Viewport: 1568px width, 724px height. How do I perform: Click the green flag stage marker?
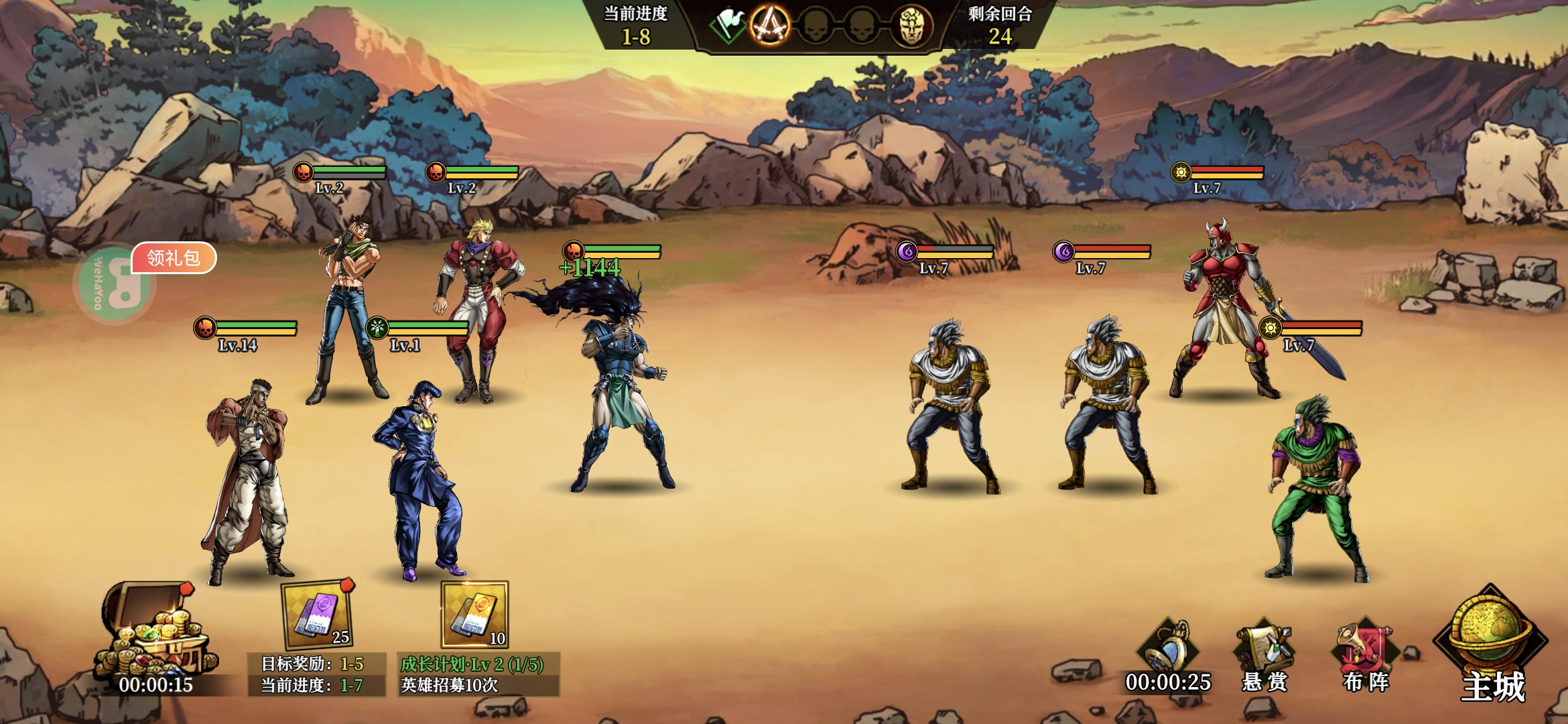[x=727, y=27]
